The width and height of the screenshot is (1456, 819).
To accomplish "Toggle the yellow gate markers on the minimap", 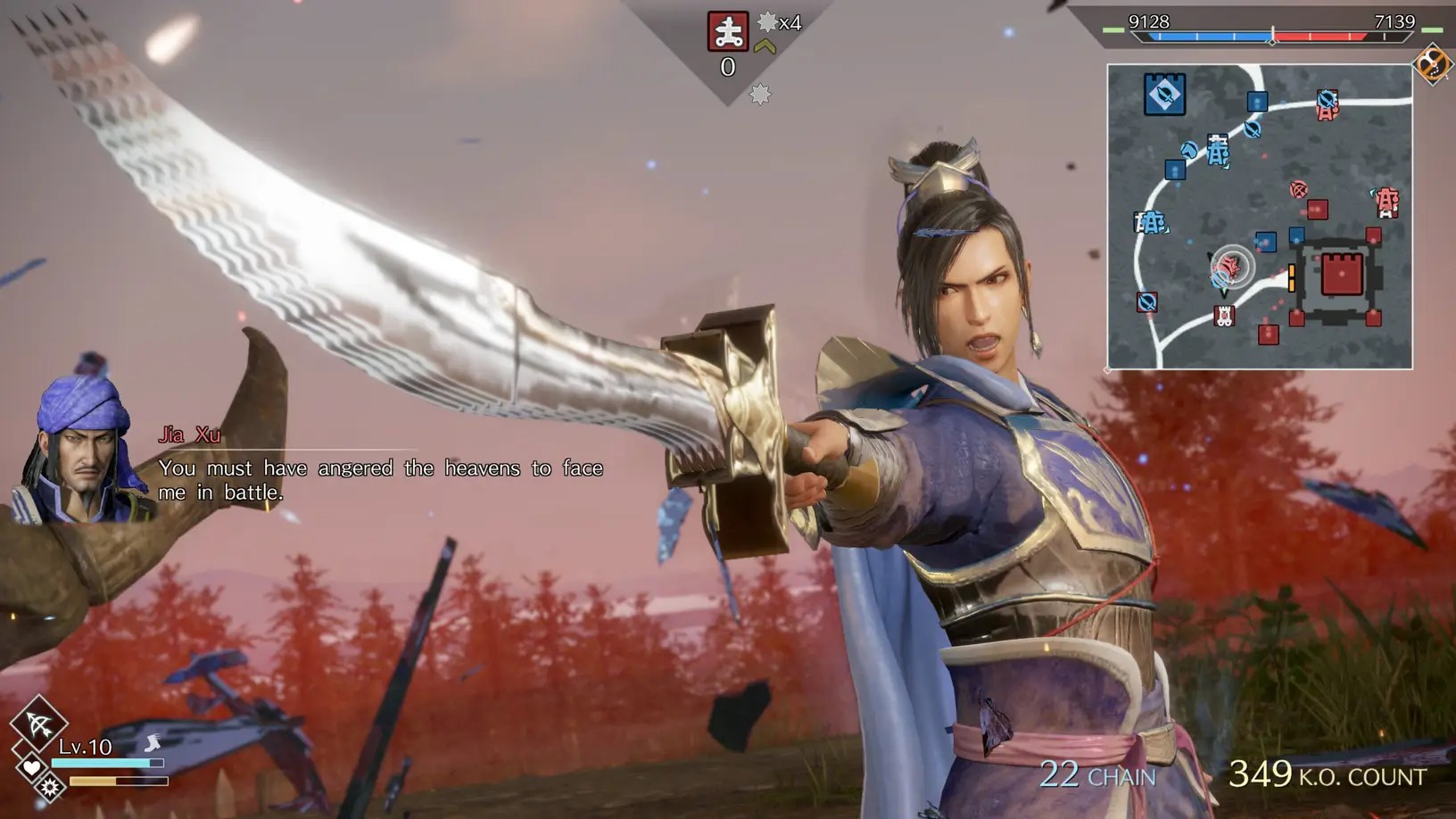I will (x=1292, y=276).
